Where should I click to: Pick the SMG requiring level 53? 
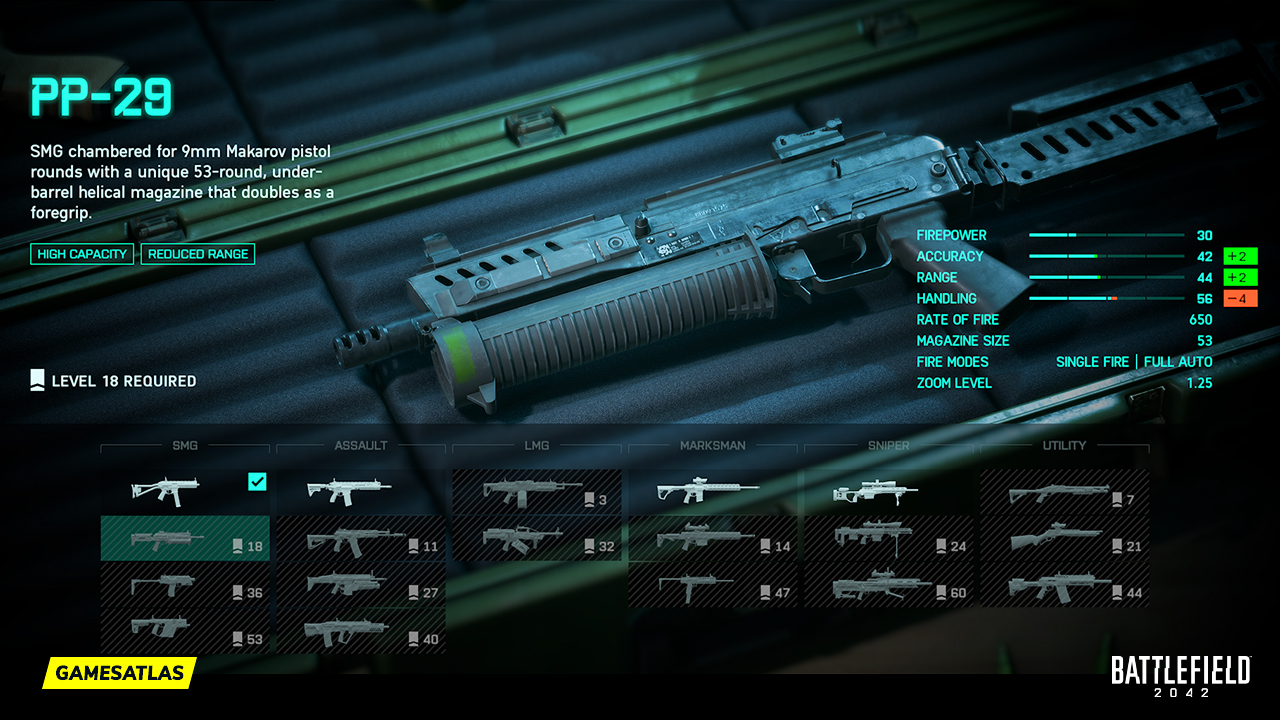click(x=185, y=632)
